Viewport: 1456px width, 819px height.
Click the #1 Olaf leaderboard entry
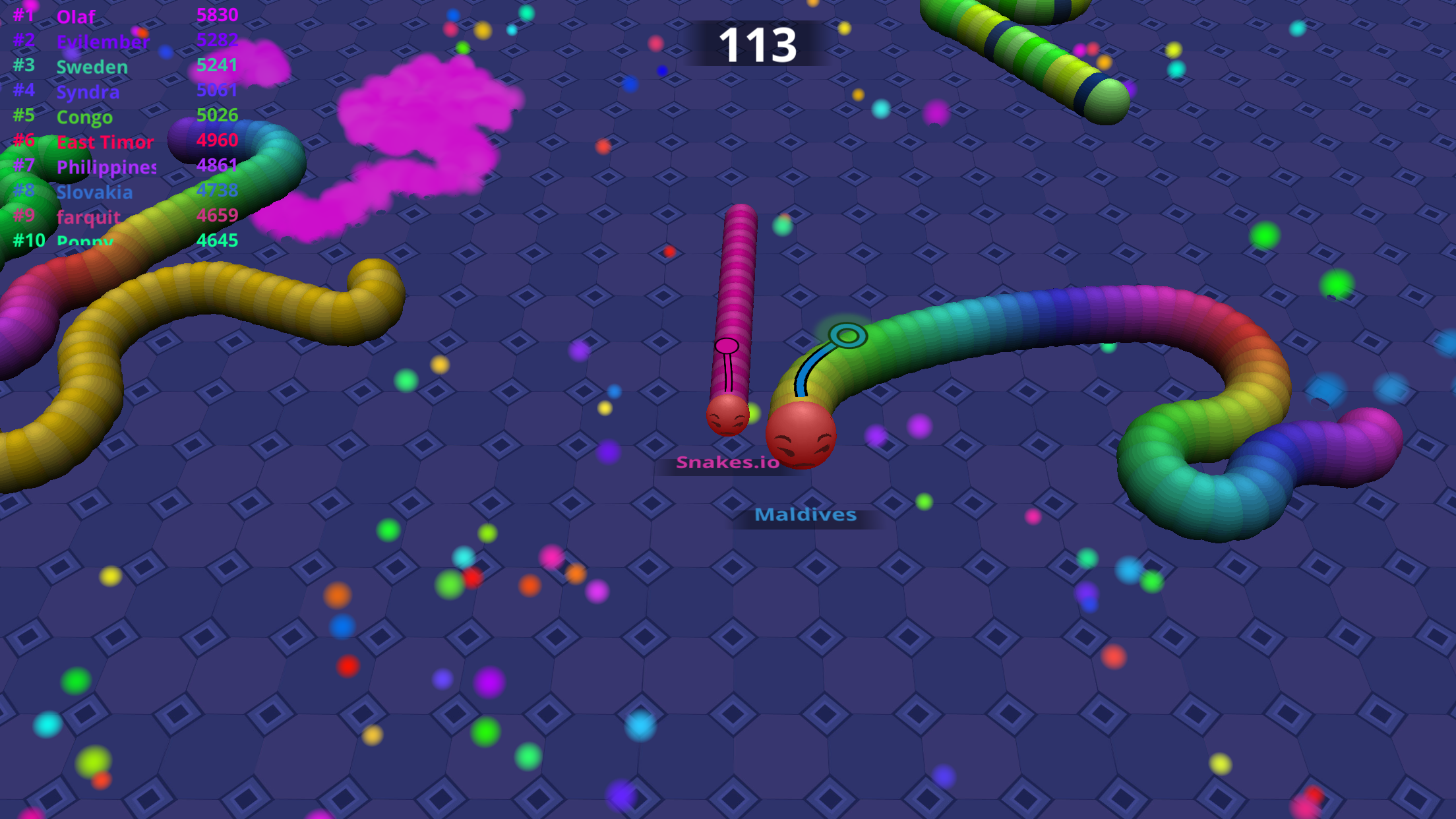[76, 16]
